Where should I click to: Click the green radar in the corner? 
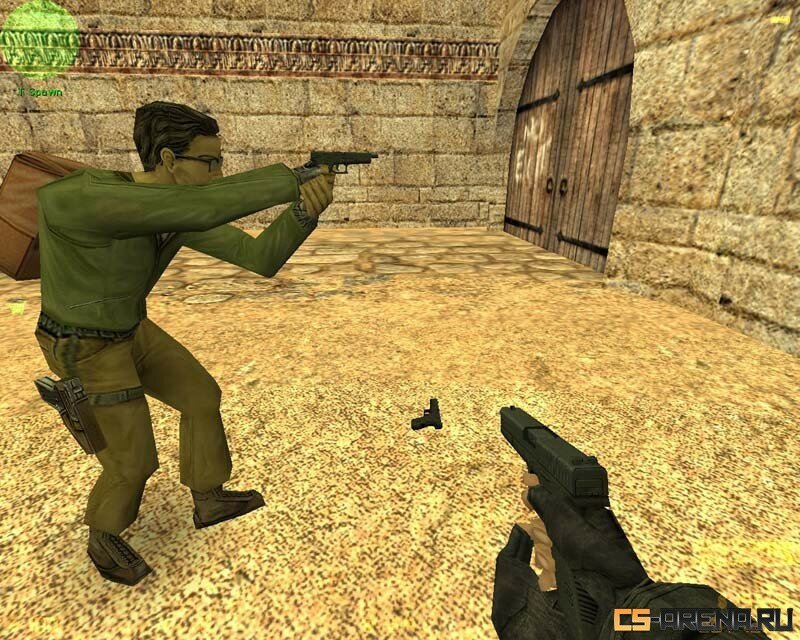tap(40, 37)
